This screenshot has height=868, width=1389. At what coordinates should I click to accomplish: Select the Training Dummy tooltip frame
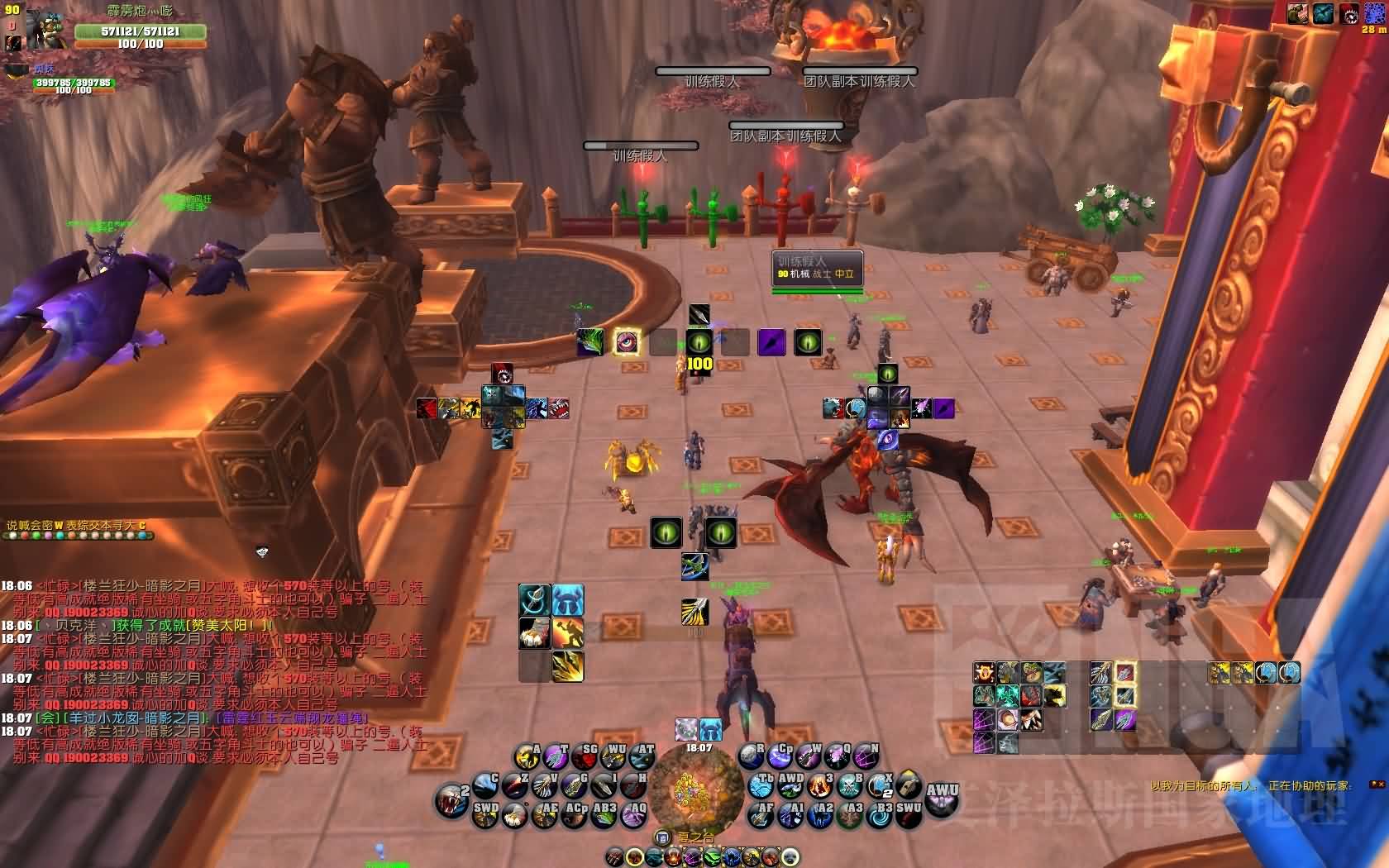[818, 268]
